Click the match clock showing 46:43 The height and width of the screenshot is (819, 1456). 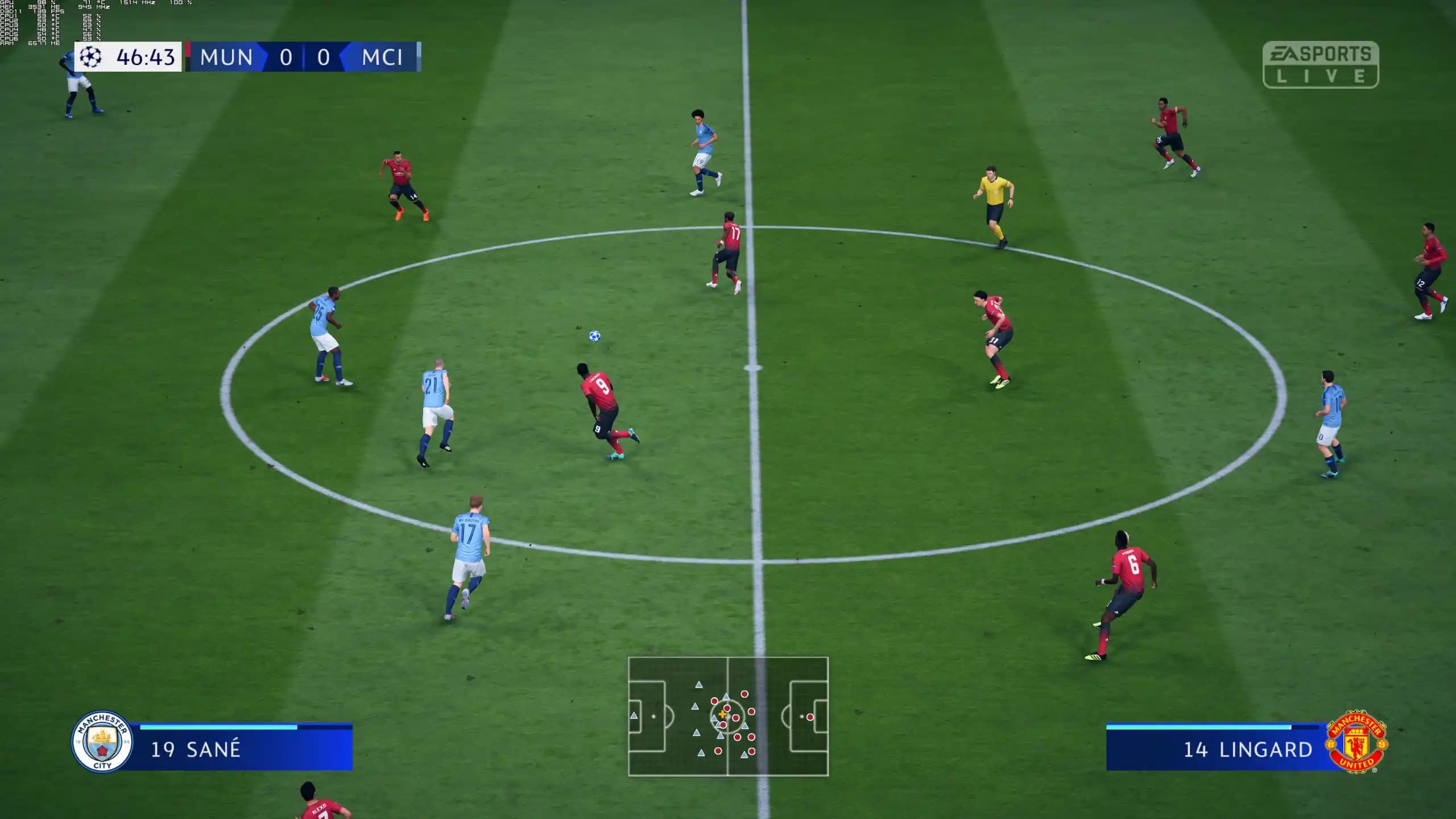[142, 57]
